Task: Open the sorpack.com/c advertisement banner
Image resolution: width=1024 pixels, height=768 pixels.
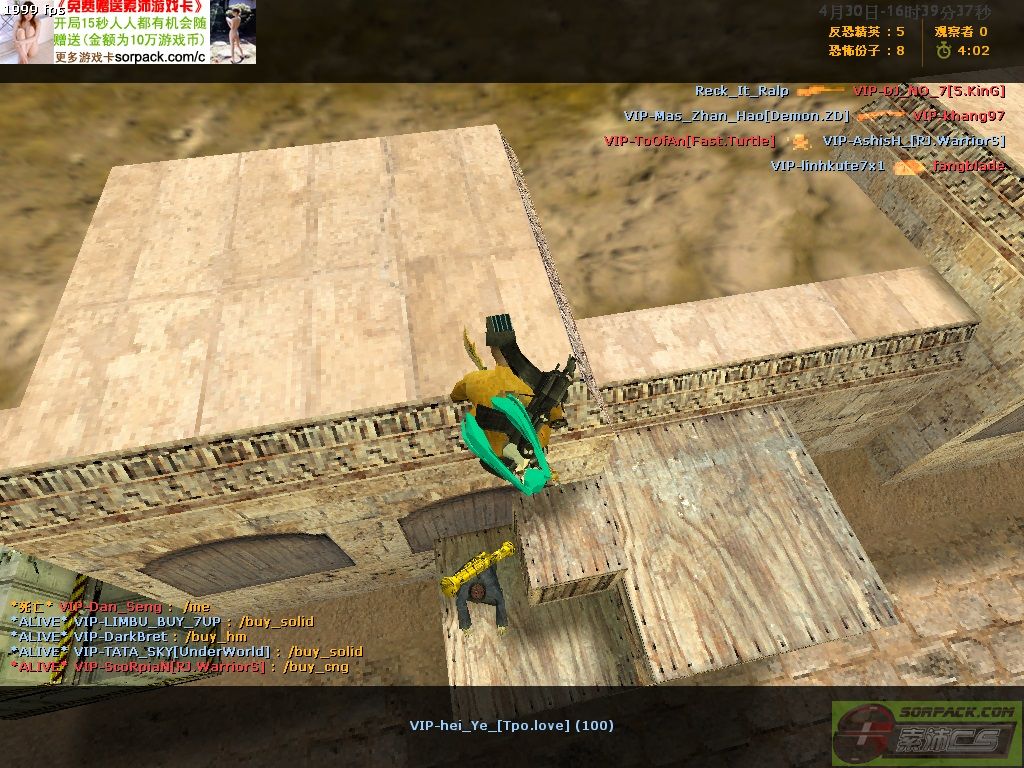Action: 128,32
